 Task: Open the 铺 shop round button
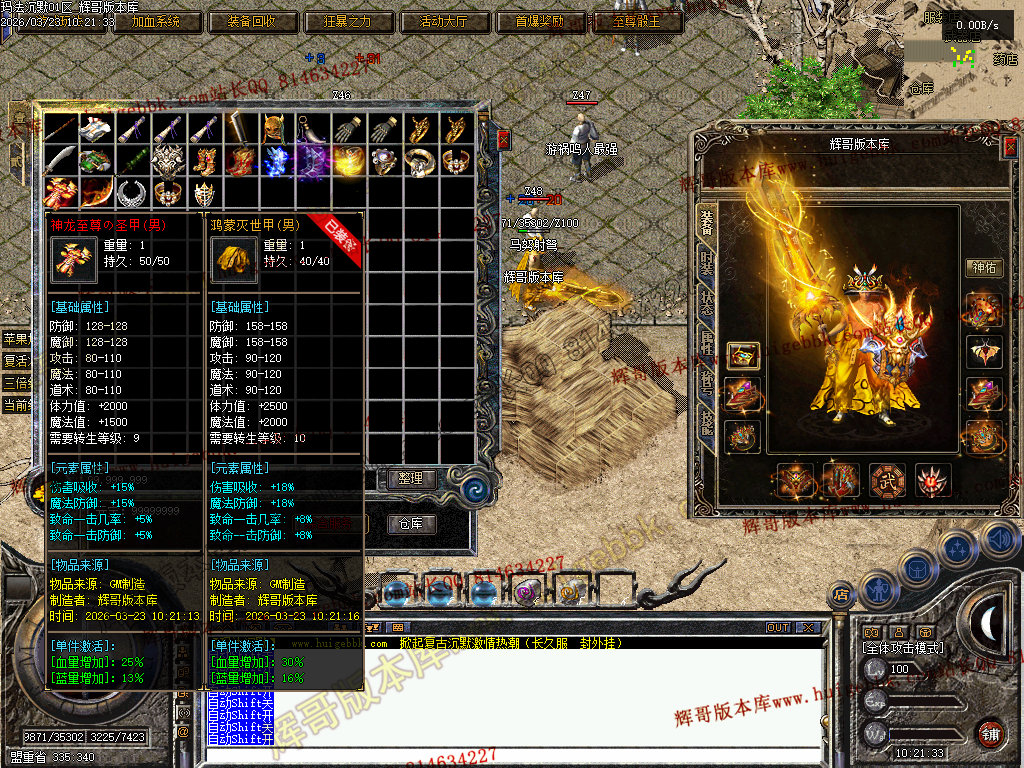990,733
